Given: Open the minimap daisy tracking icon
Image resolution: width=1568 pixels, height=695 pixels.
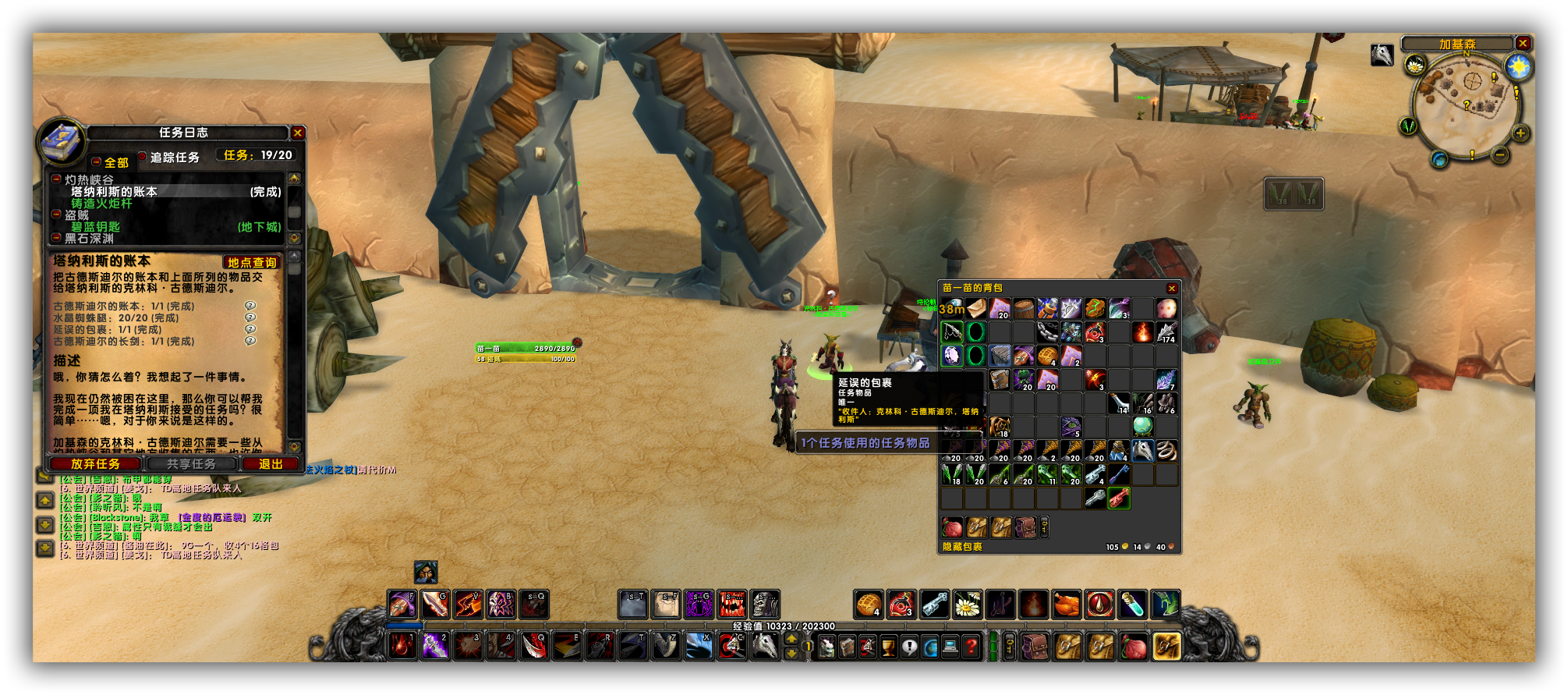Looking at the screenshot, I should (x=1414, y=66).
